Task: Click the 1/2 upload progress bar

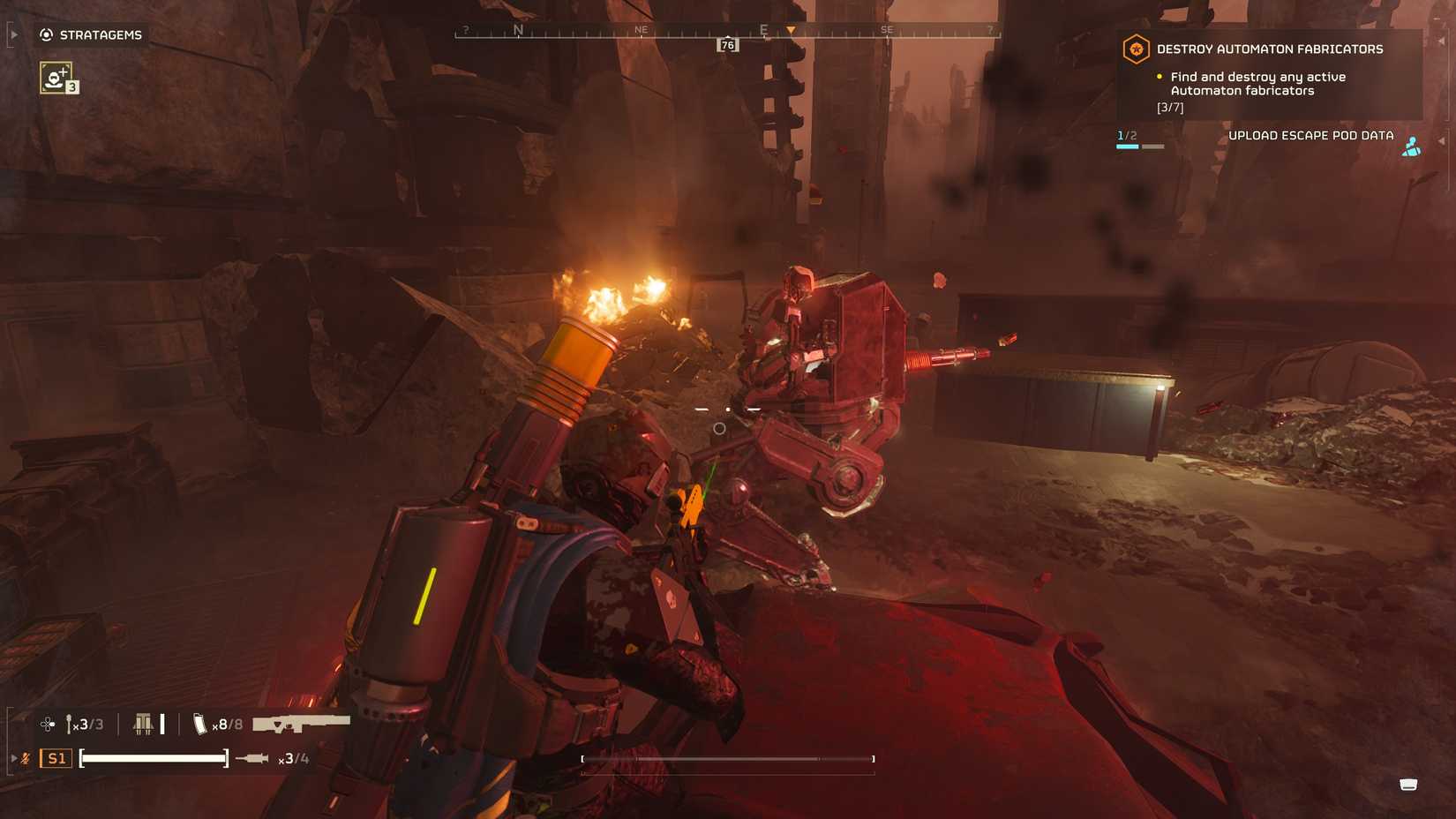Action: pyautogui.click(x=1140, y=147)
